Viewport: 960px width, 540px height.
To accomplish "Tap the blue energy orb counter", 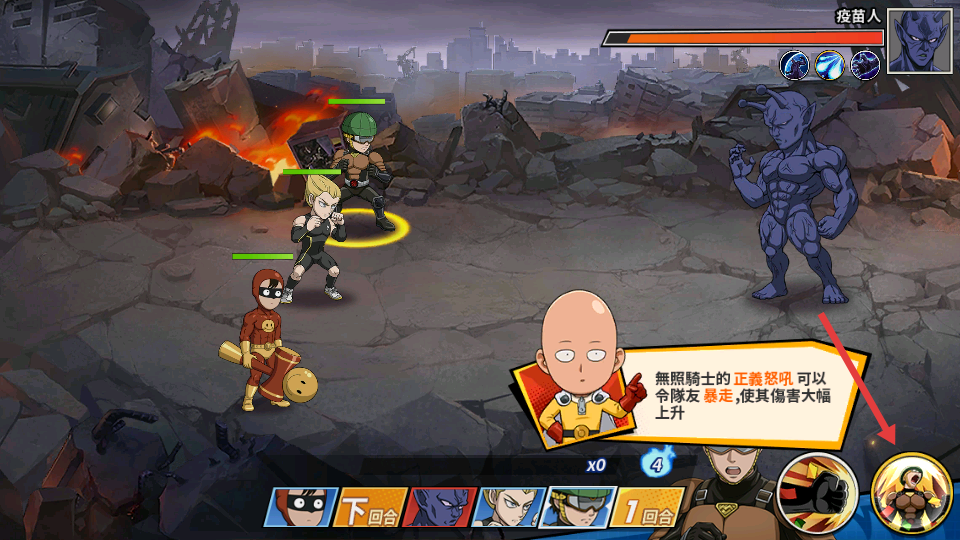I will coord(655,464).
